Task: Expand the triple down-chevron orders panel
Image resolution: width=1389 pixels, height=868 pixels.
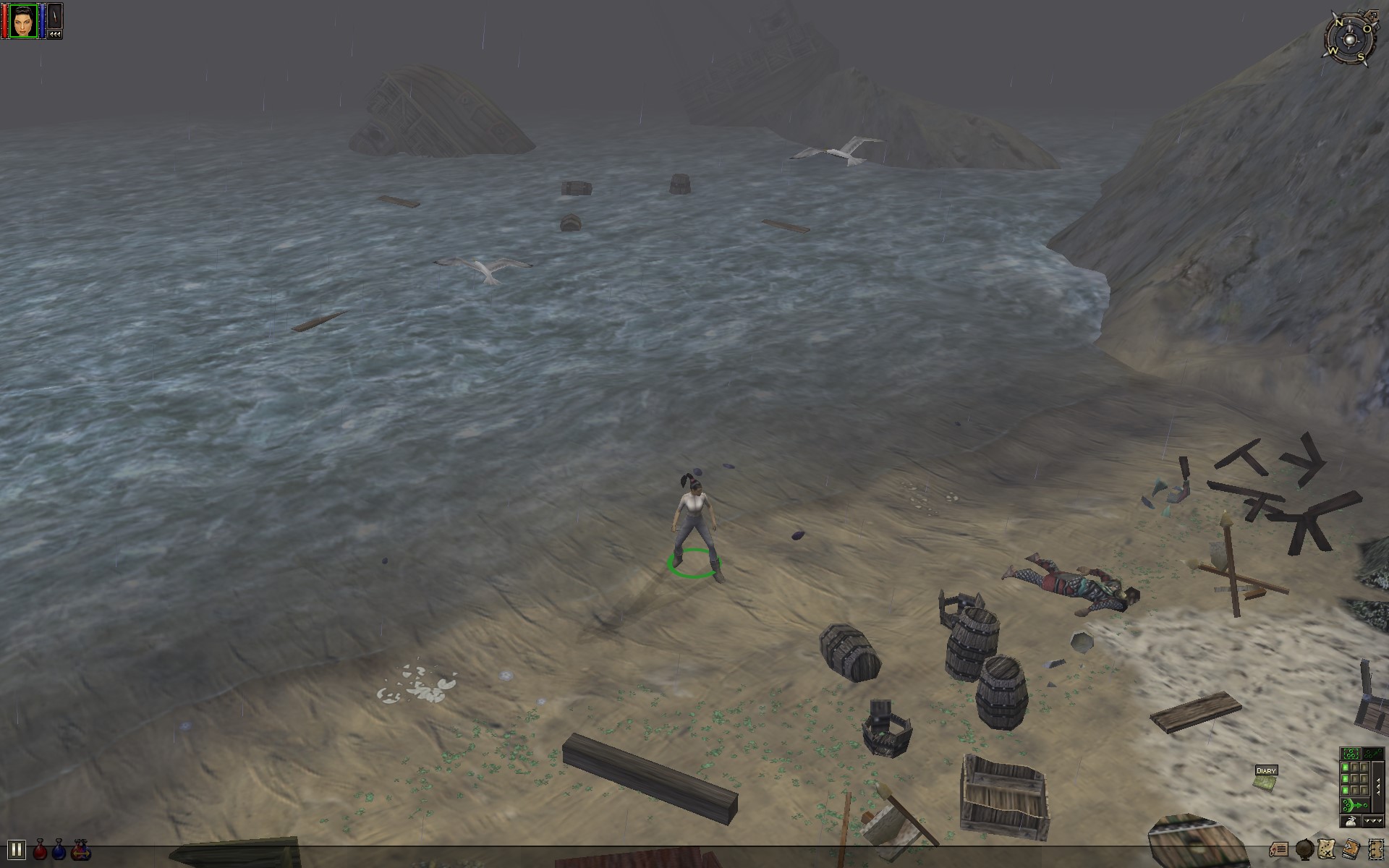Action: pos(1373,821)
